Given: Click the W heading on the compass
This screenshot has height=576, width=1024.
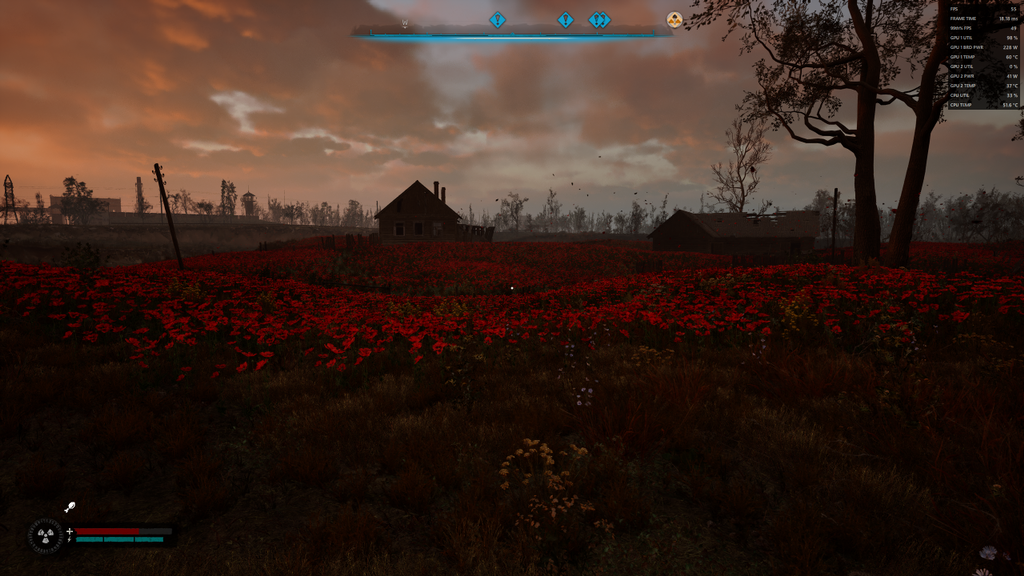Looking at the screenshot, I should (x=405, y=23).
